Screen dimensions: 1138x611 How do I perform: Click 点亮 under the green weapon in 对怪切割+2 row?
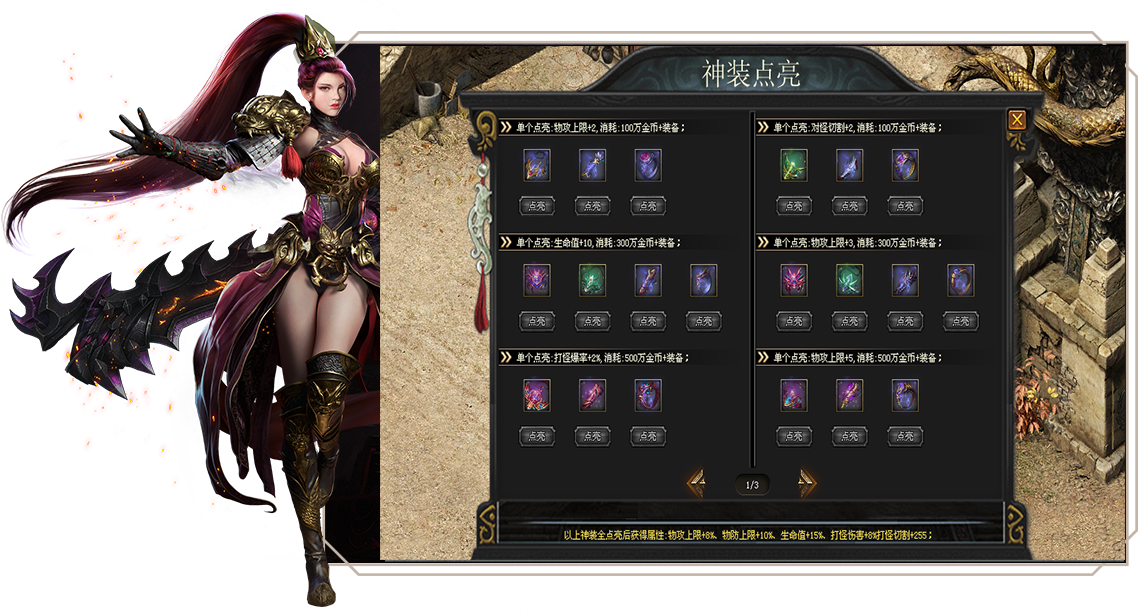point(794,206)
